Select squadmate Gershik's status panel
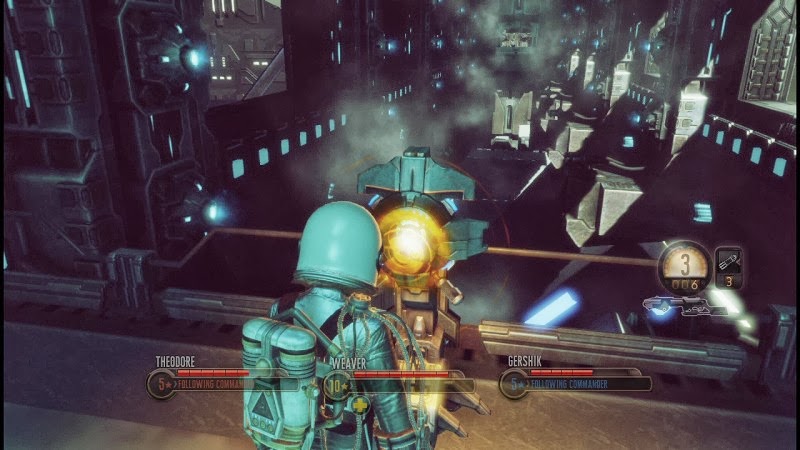Viewport: 800px width, 450px height. click(577, 377)
